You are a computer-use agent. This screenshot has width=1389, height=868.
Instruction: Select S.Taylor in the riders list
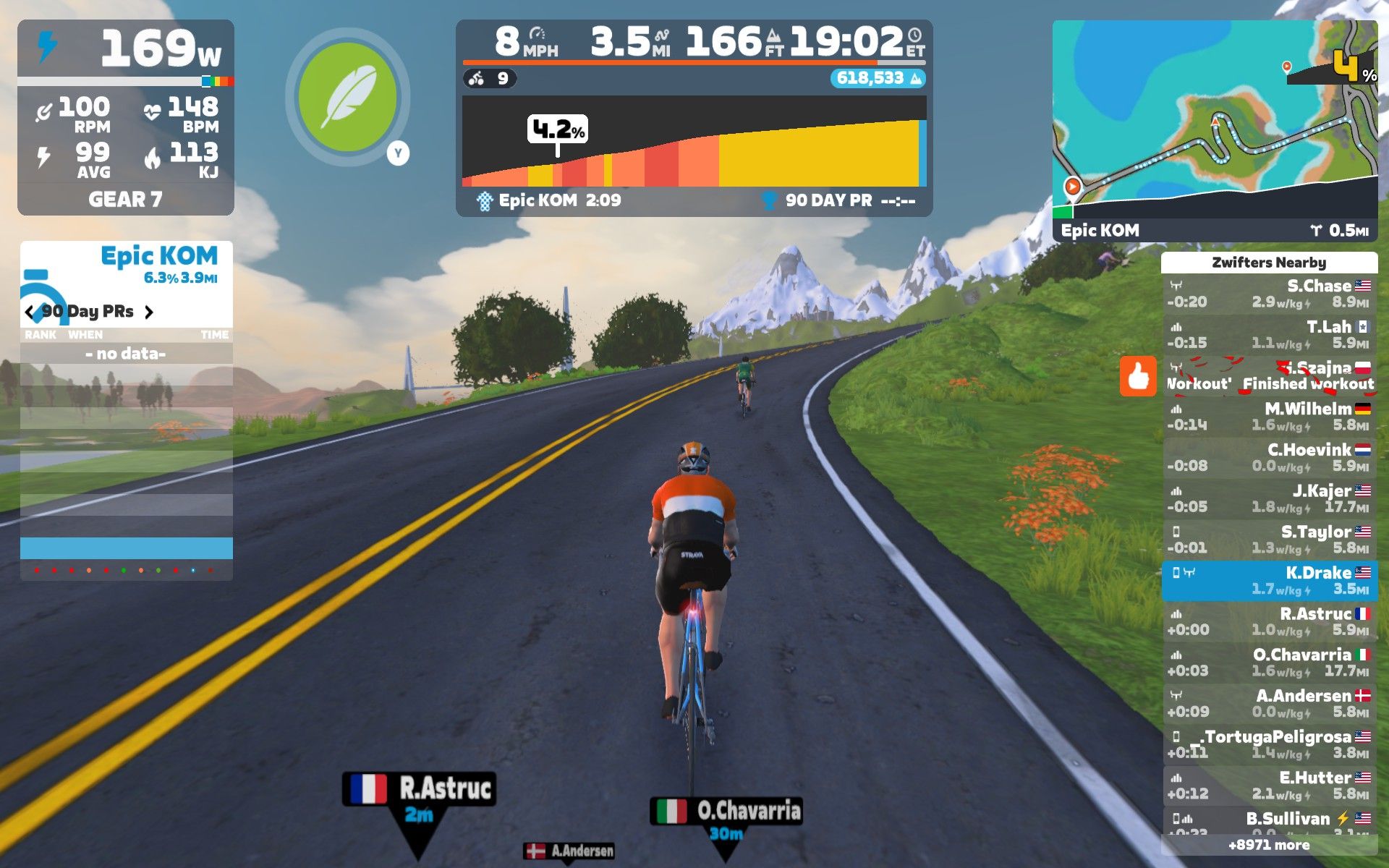(1269, 540)
